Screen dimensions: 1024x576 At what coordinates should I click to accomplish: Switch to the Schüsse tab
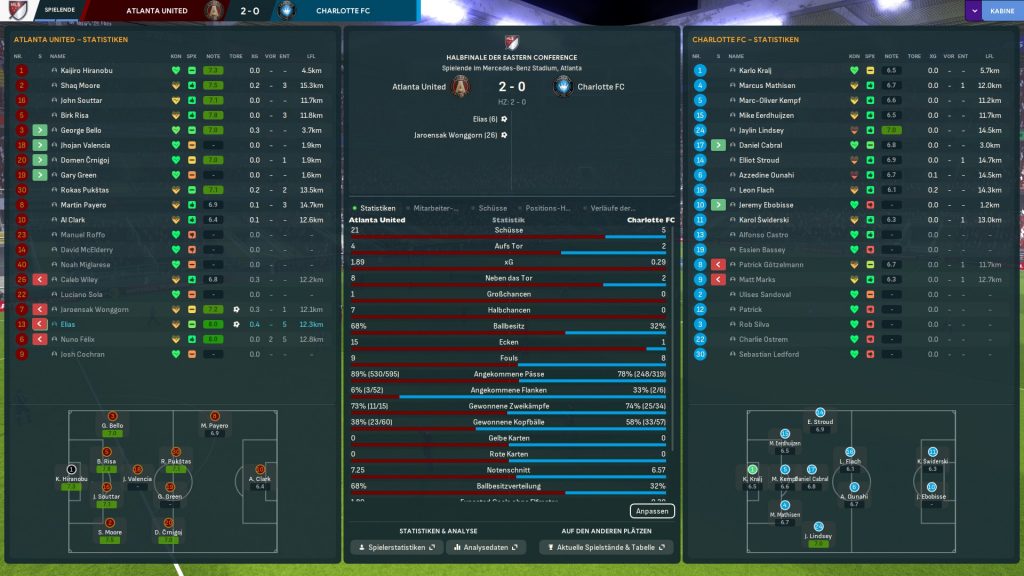click(493, 208)
